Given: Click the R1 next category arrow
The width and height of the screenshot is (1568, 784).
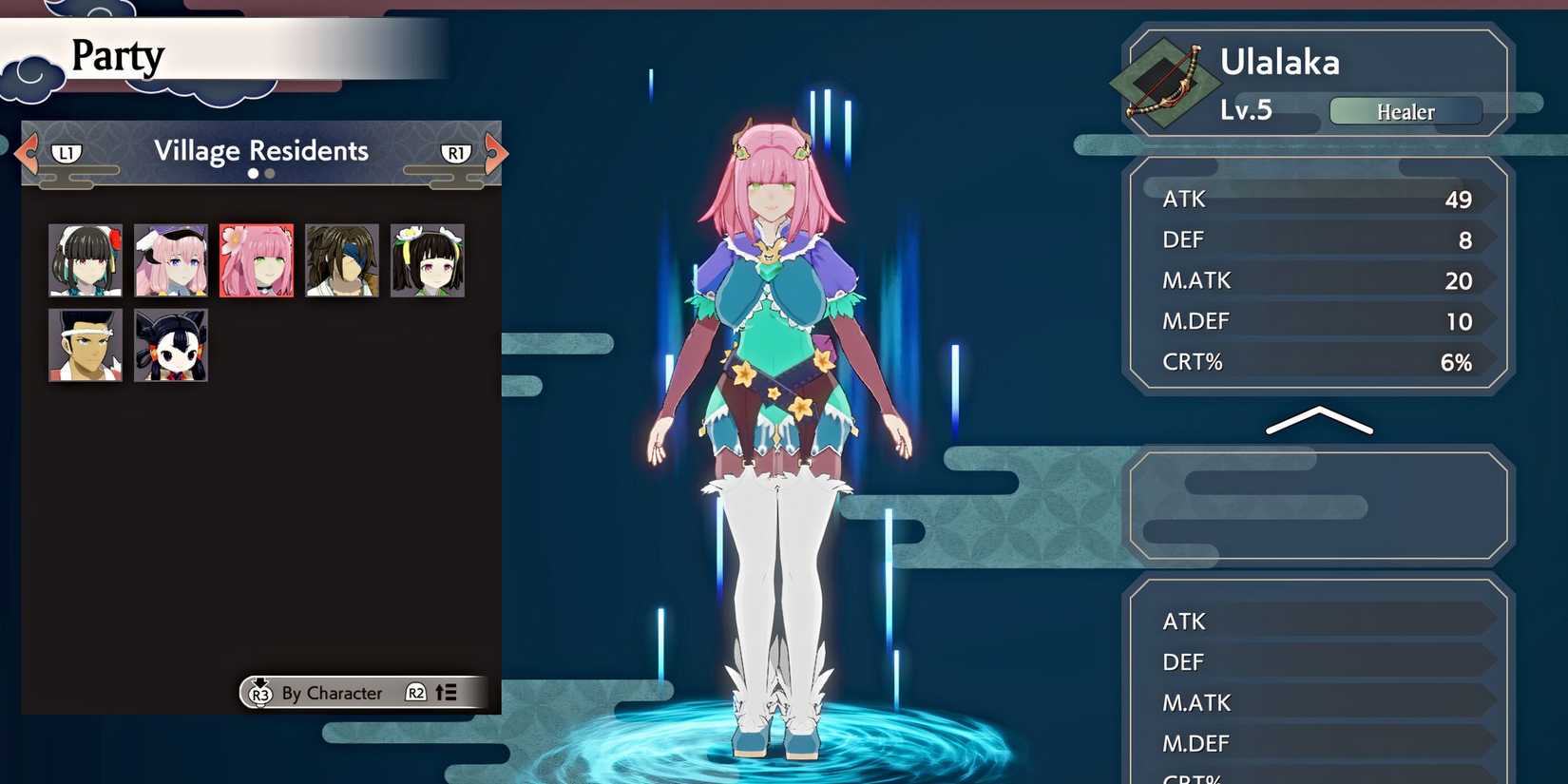Looking at the screenshot, I should pyautogui.click(x=457, y=152).
